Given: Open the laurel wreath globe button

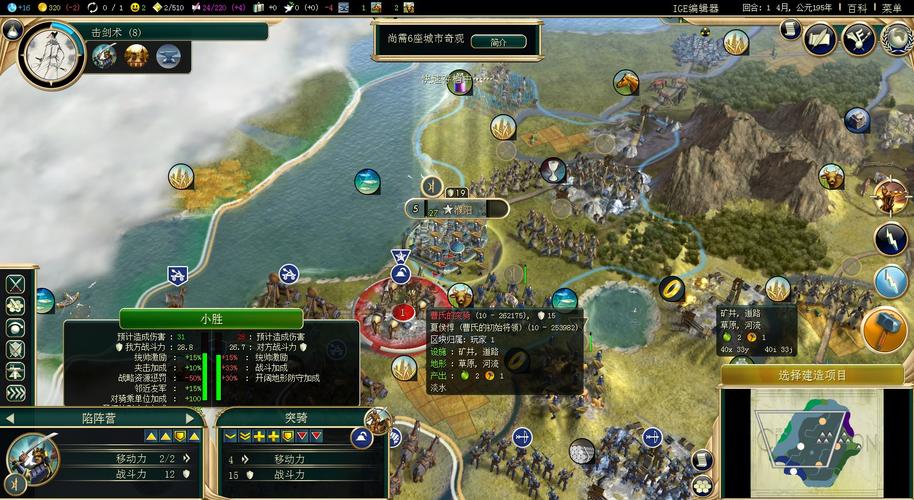Looking at the screenshot, I should point(896,39).
